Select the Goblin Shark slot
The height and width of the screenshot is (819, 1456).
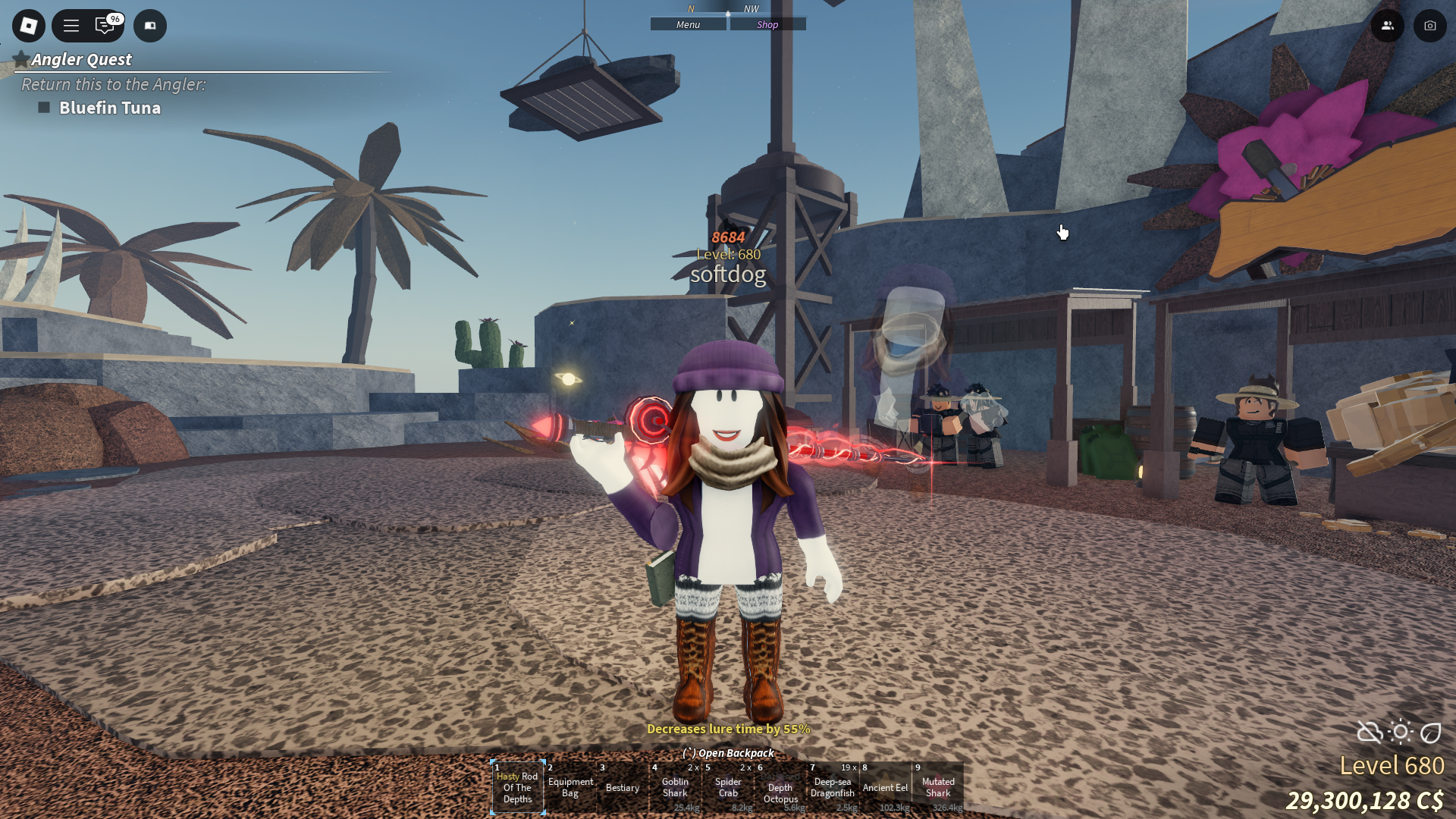(675, 788)
